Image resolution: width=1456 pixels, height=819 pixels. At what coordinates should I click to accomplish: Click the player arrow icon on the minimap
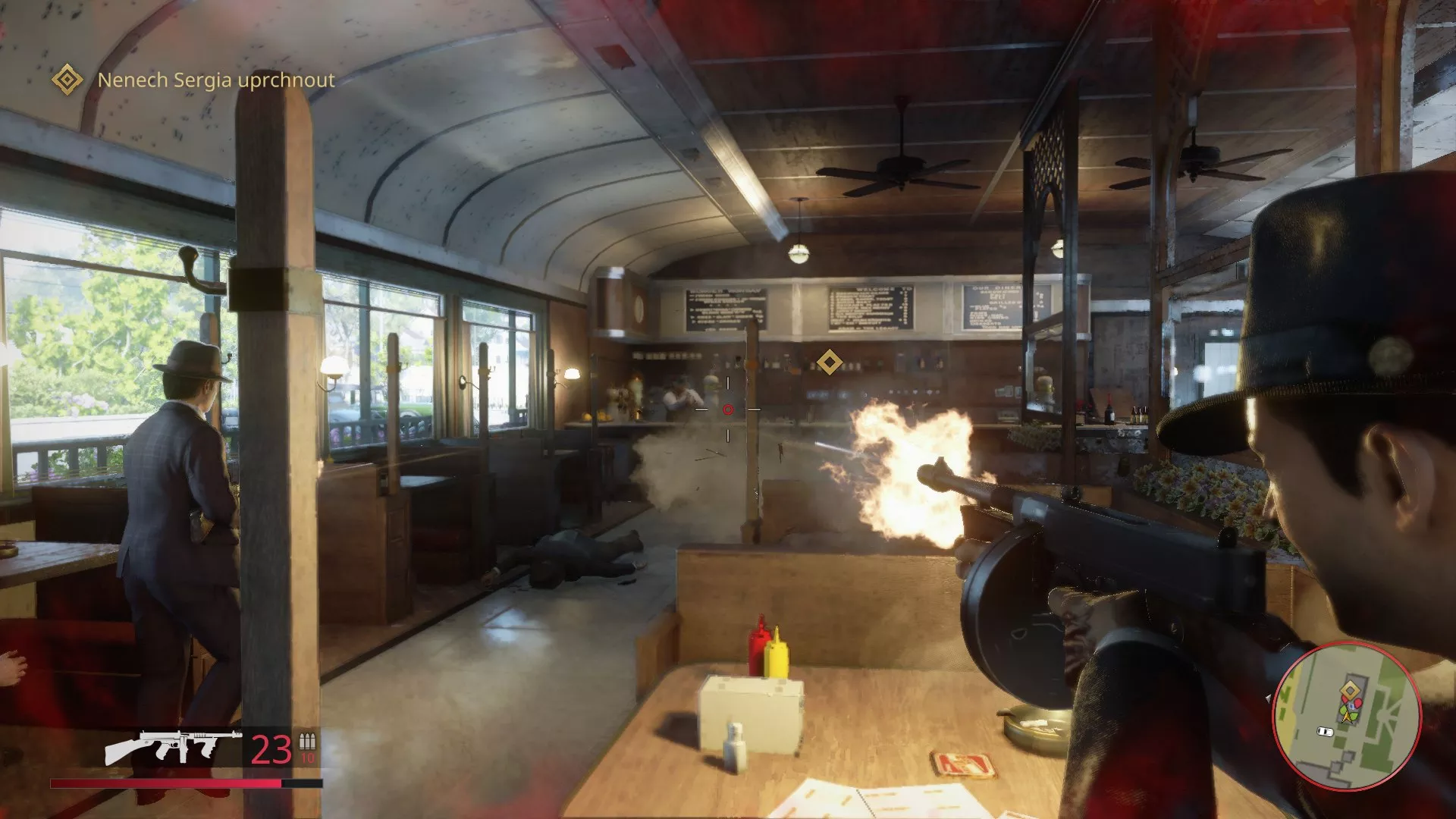tap(1348, 717)
